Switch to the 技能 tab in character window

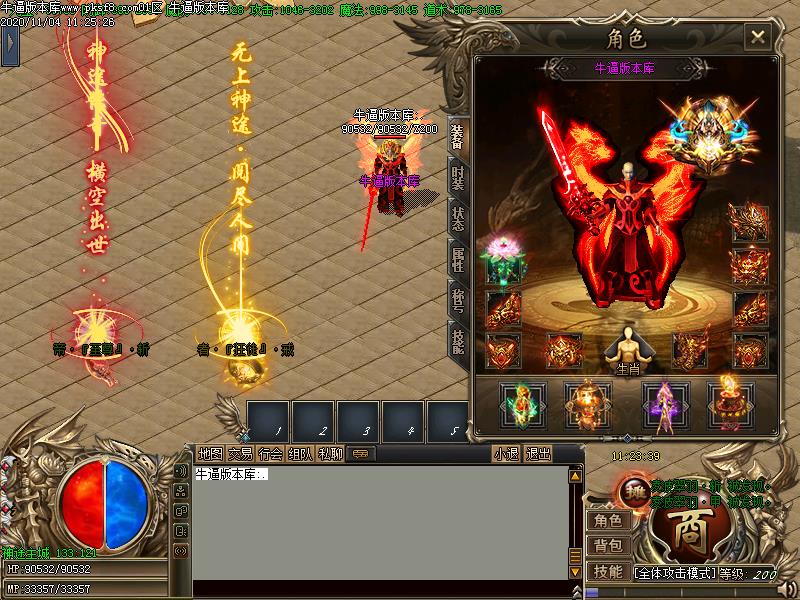457,340
